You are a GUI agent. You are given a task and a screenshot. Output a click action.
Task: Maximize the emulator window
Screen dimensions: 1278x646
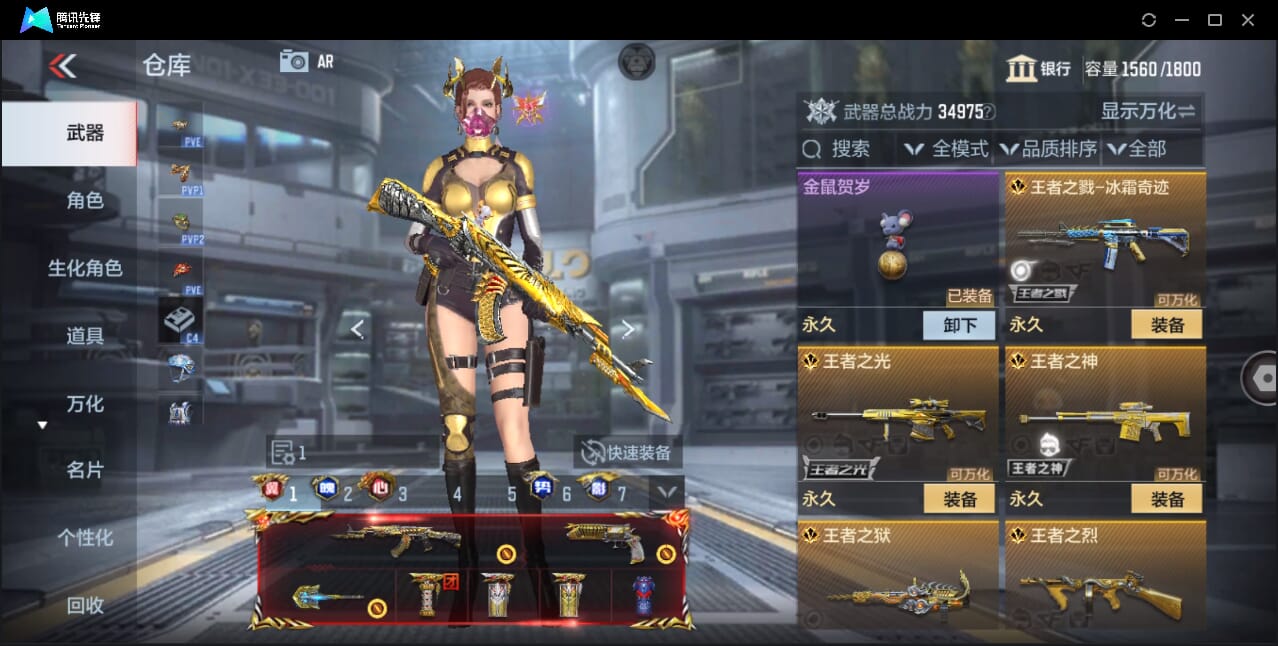1215,20
